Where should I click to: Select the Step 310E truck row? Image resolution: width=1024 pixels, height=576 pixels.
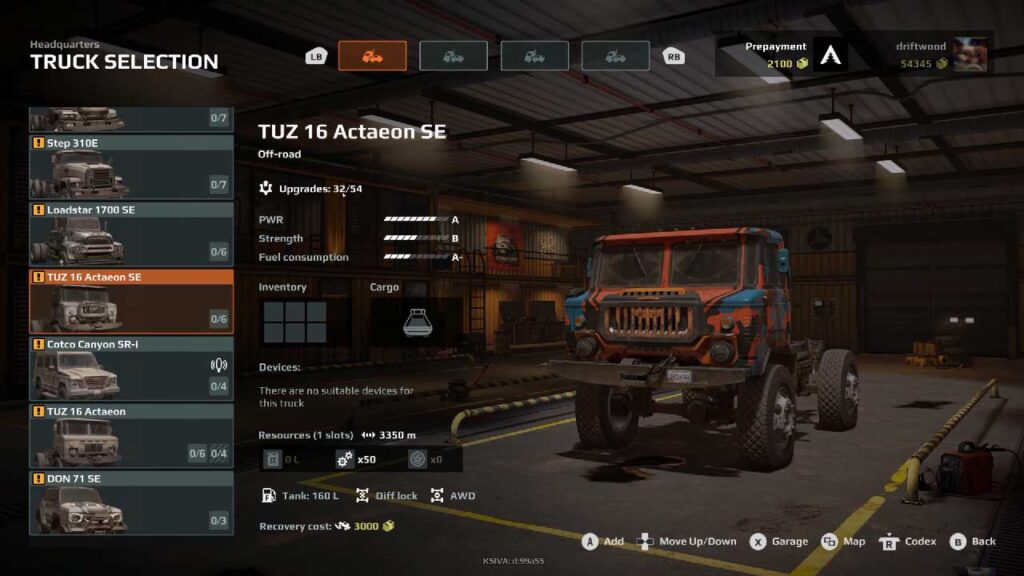pyautogui.click(x=131, y=167)
